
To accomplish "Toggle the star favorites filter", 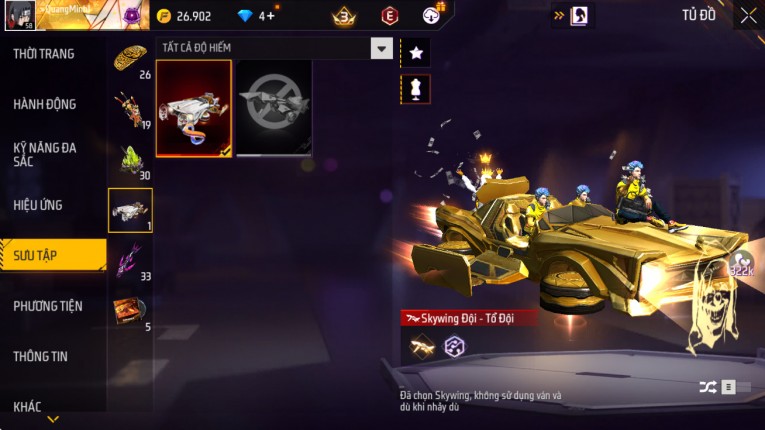I will point(415,51).
